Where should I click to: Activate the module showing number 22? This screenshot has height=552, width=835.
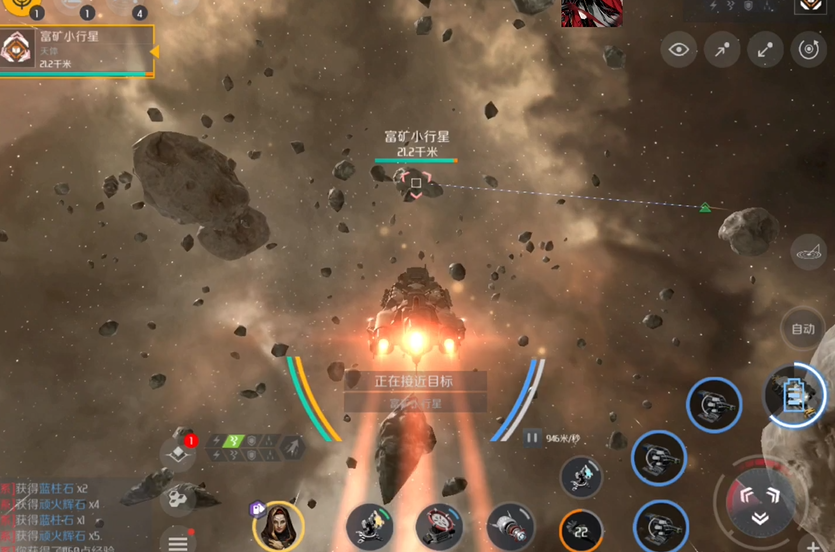coord(580,530)
